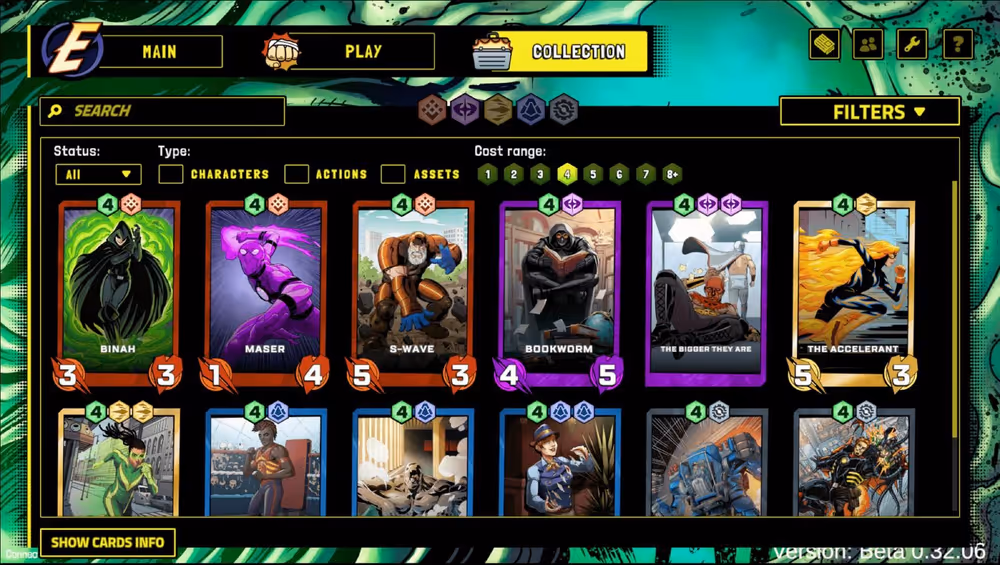
Task: Switch to the Play tab
Action: click(362, 52)
